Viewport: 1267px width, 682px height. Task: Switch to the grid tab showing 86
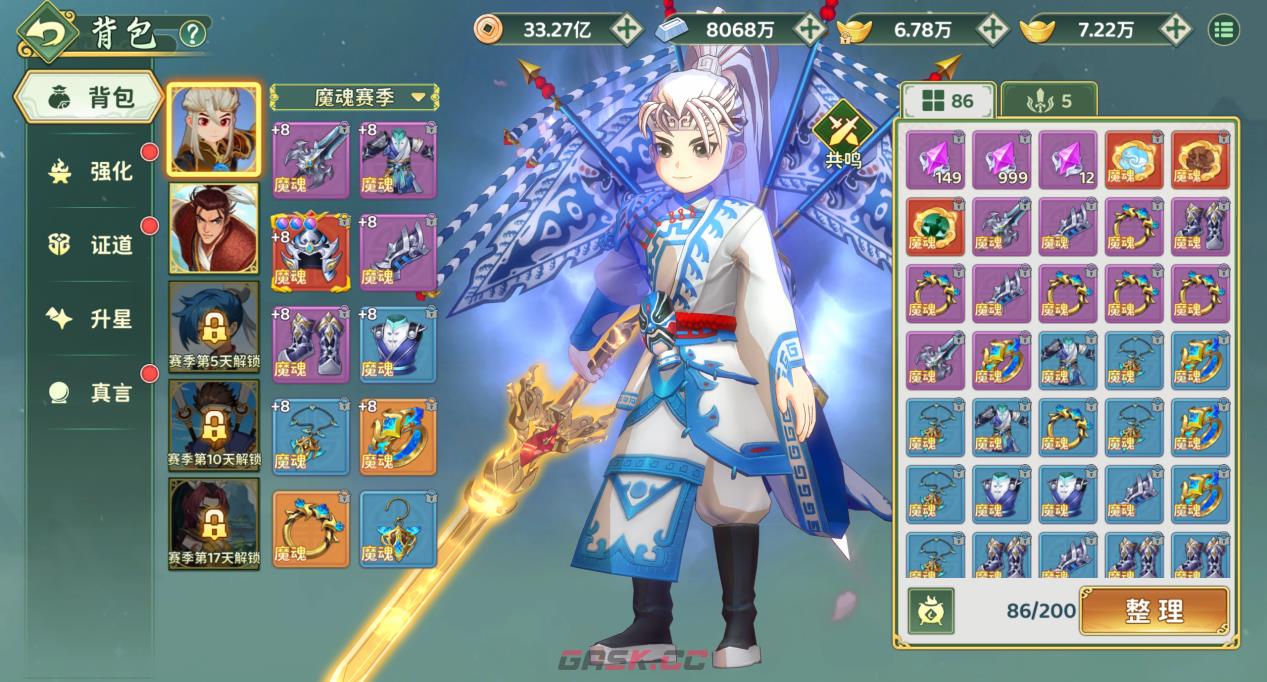[x=947, y=101]
